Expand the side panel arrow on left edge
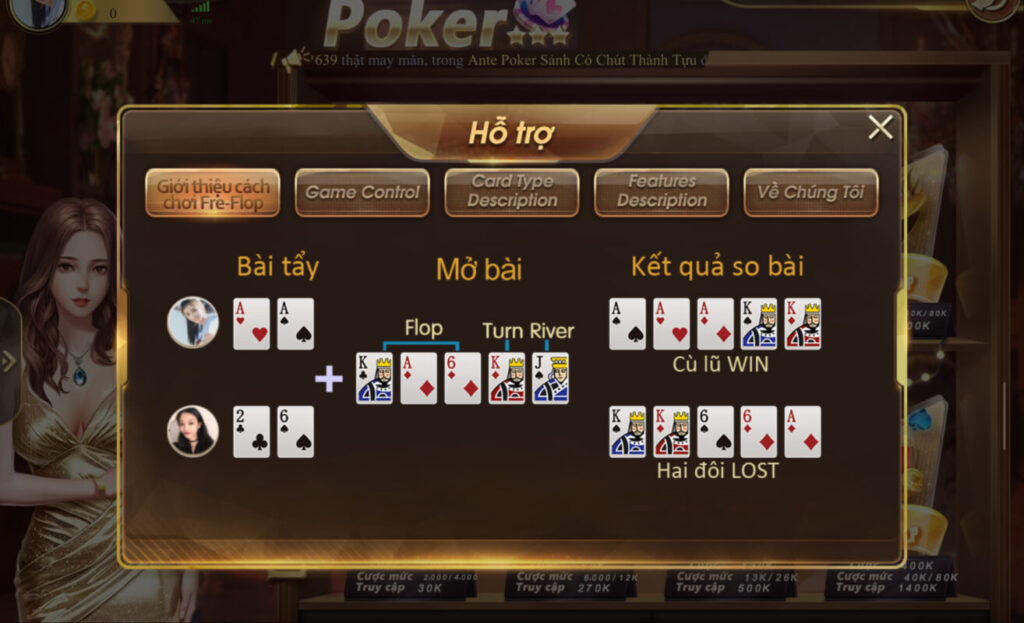Screen dimensions: 1024x623 tap(9, 362)
